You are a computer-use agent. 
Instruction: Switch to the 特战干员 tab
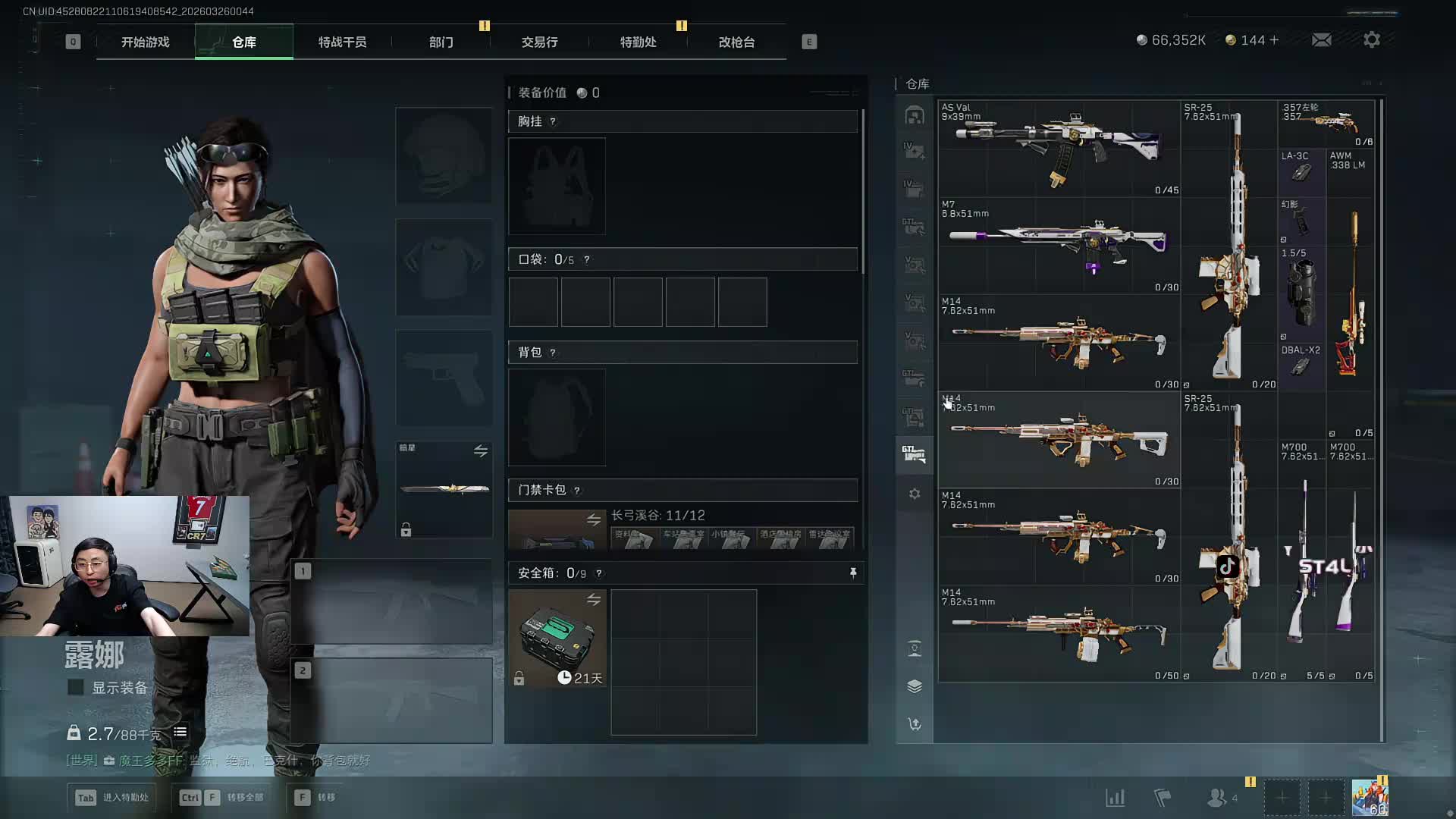coord(342,42)
